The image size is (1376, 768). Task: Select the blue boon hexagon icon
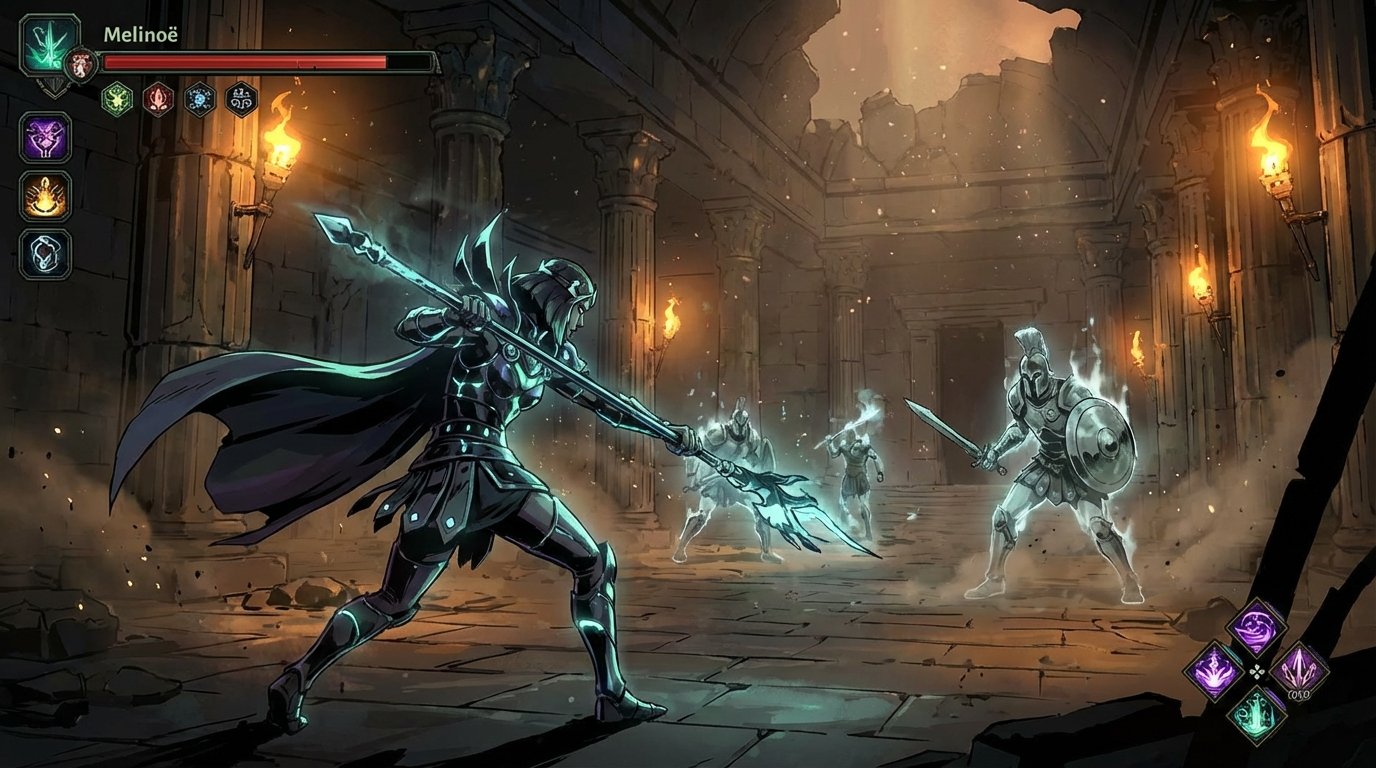[x=198, y=97]
